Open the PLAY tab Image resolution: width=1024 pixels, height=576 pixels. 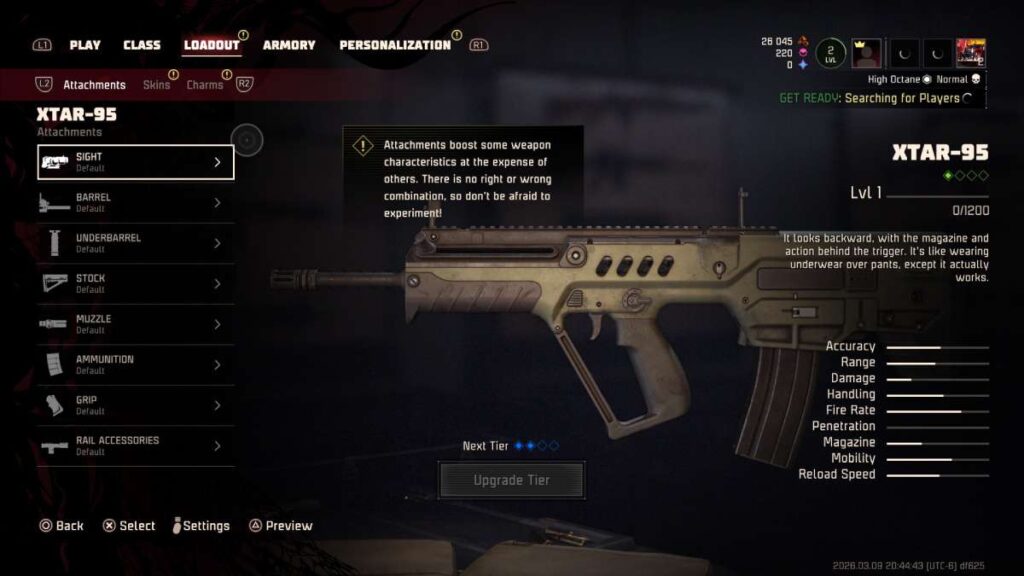[x=85, y=45]
